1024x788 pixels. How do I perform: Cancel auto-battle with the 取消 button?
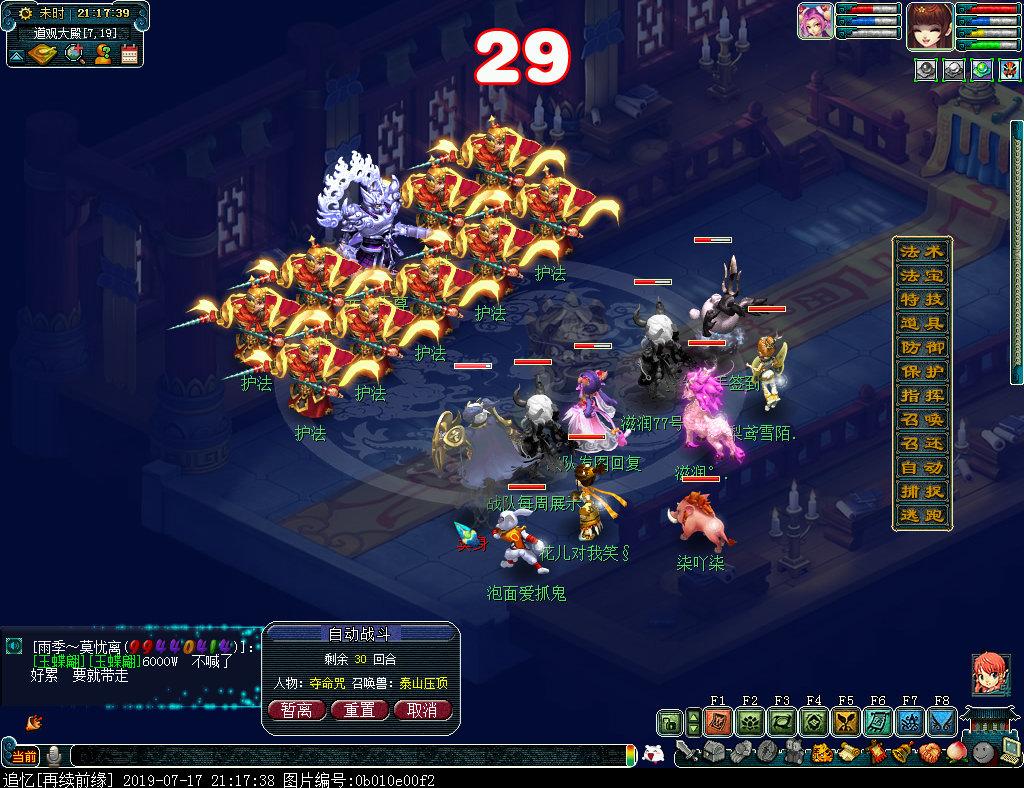coord(422,710)
